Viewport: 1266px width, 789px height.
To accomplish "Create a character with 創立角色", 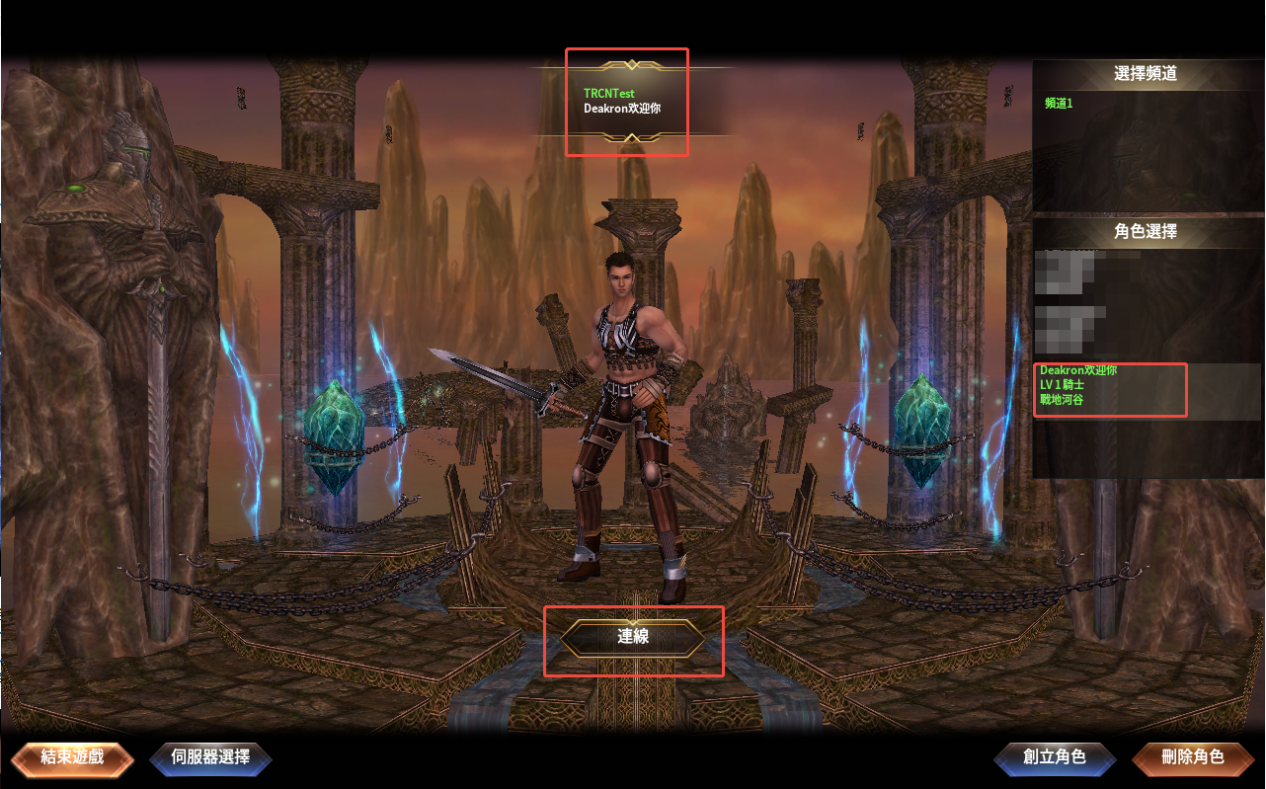I will click(x=1054, y=757).
